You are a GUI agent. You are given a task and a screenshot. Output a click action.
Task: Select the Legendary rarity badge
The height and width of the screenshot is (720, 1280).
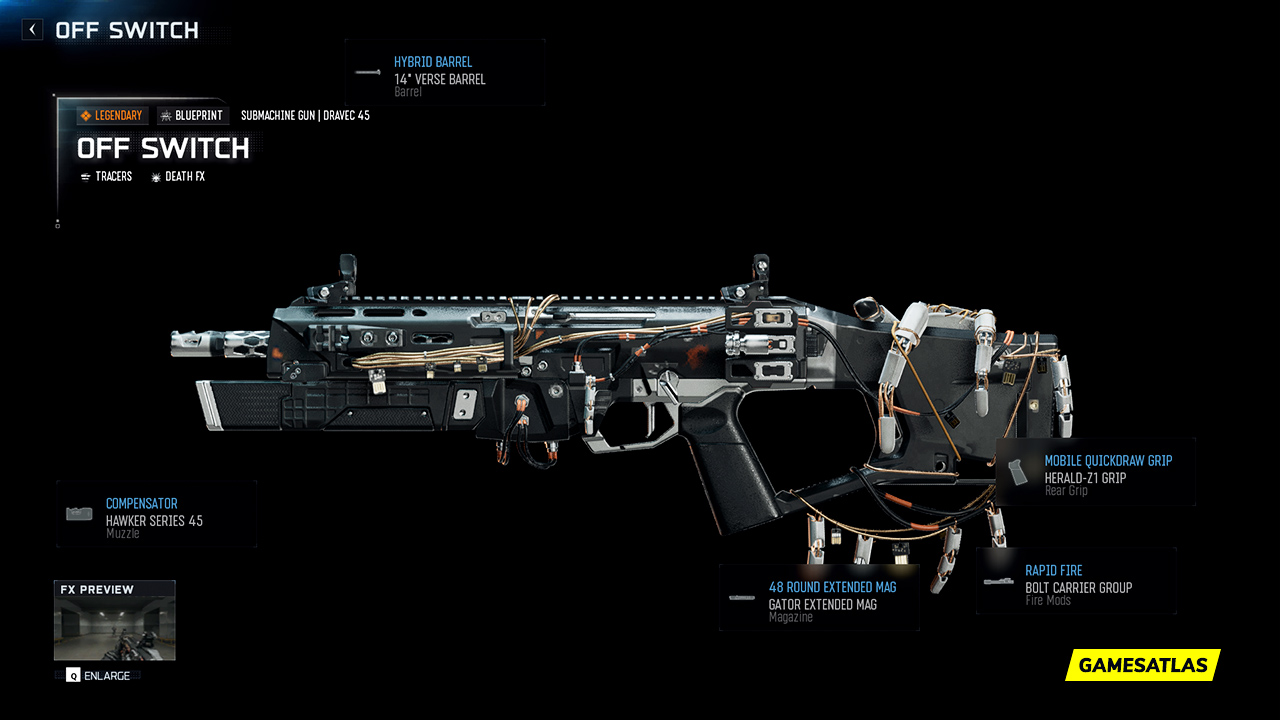[111, 115]
